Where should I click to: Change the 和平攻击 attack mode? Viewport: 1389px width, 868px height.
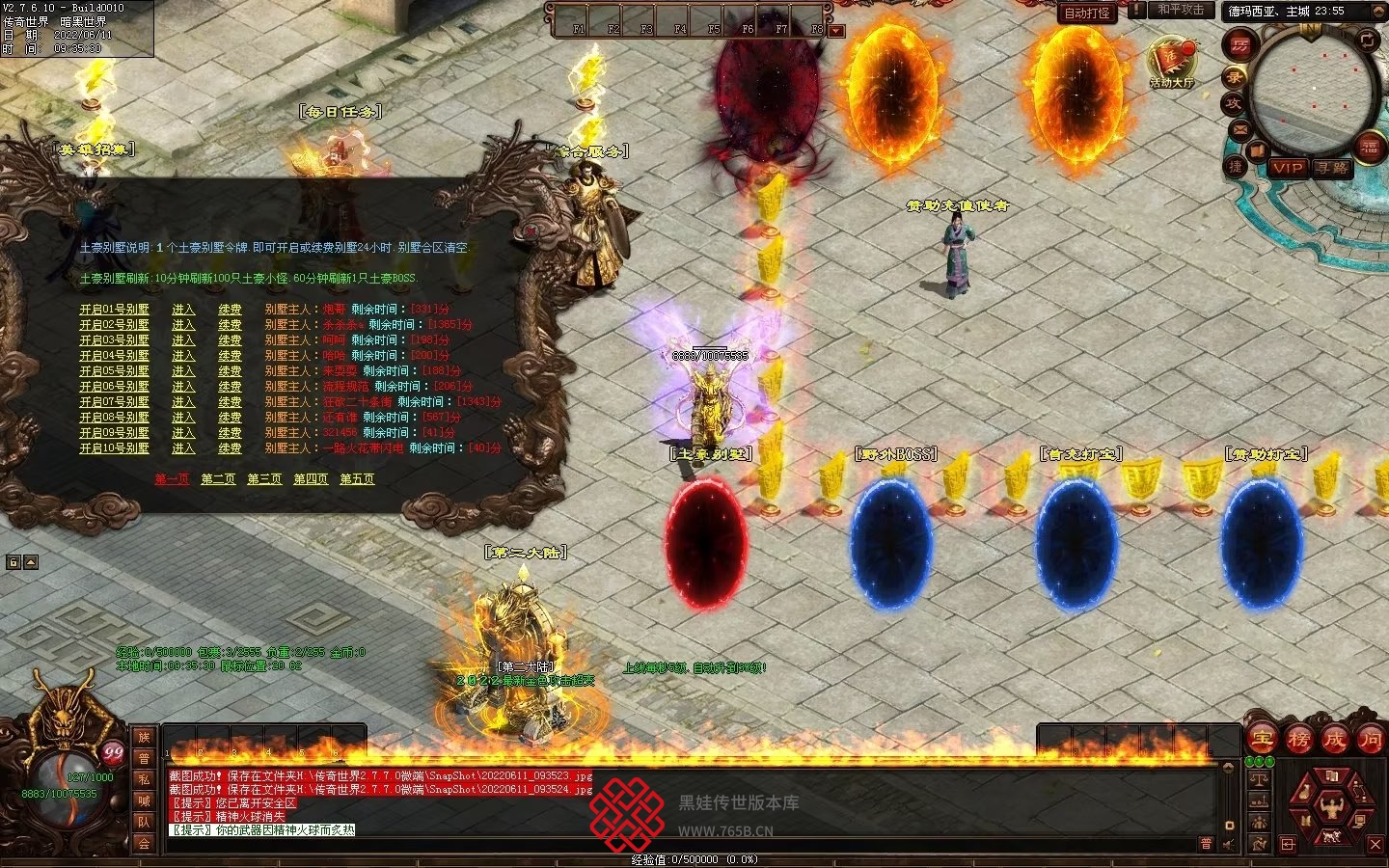tap(1181, 10)
